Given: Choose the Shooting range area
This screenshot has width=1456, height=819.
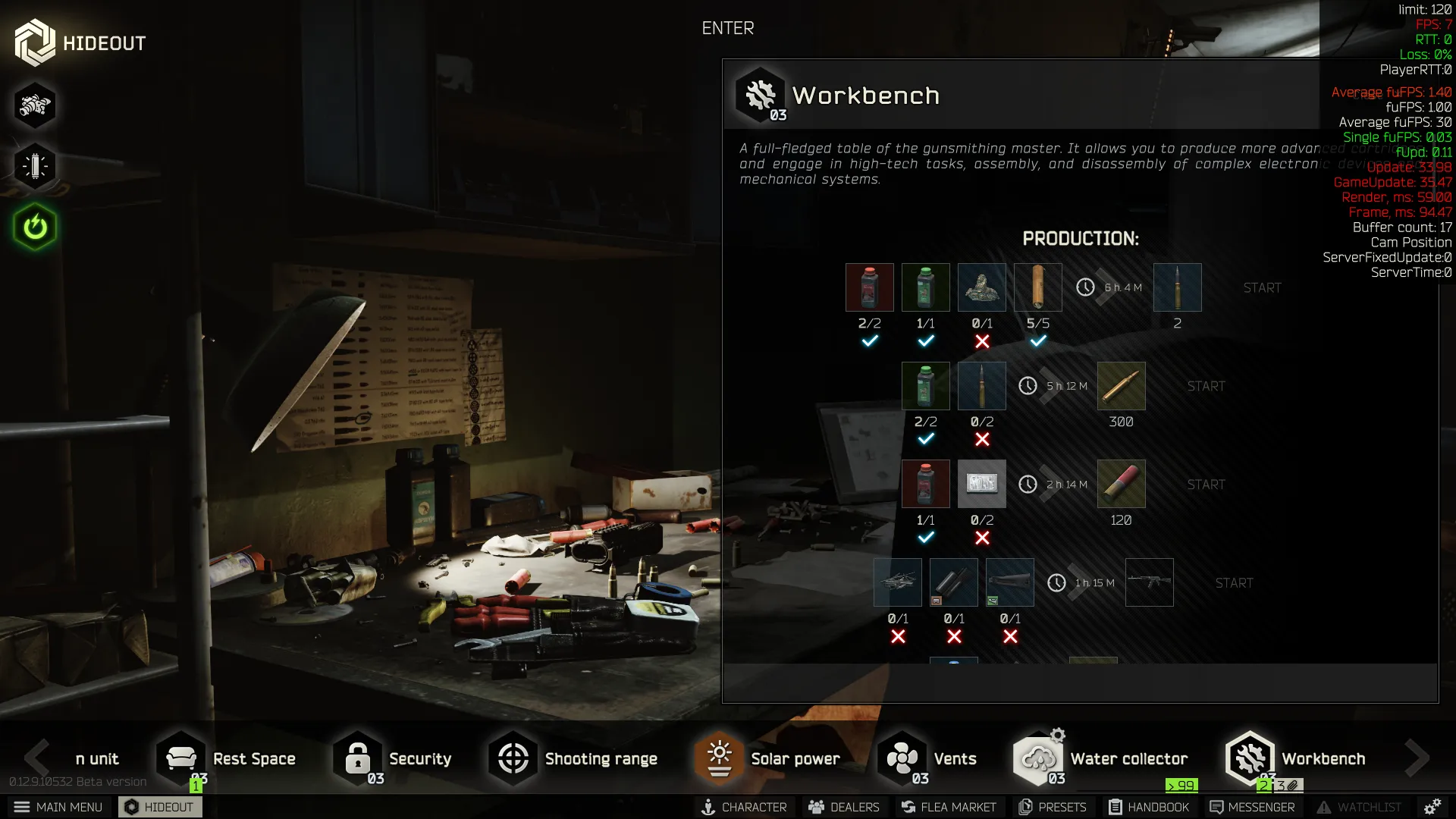Looking at the screenshot, I should (x=574, y=758).
